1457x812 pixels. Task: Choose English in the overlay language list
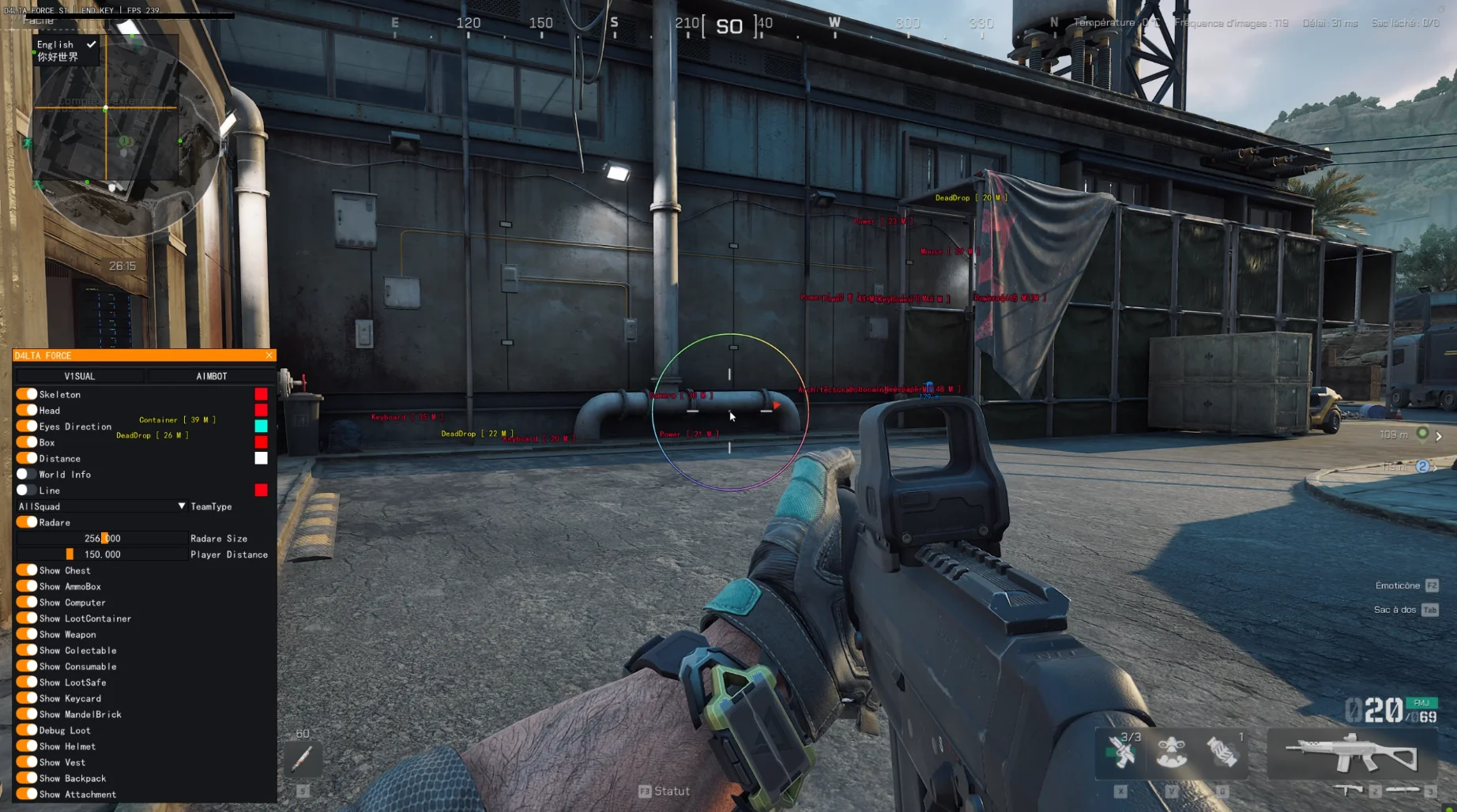(x=56, y=44)
